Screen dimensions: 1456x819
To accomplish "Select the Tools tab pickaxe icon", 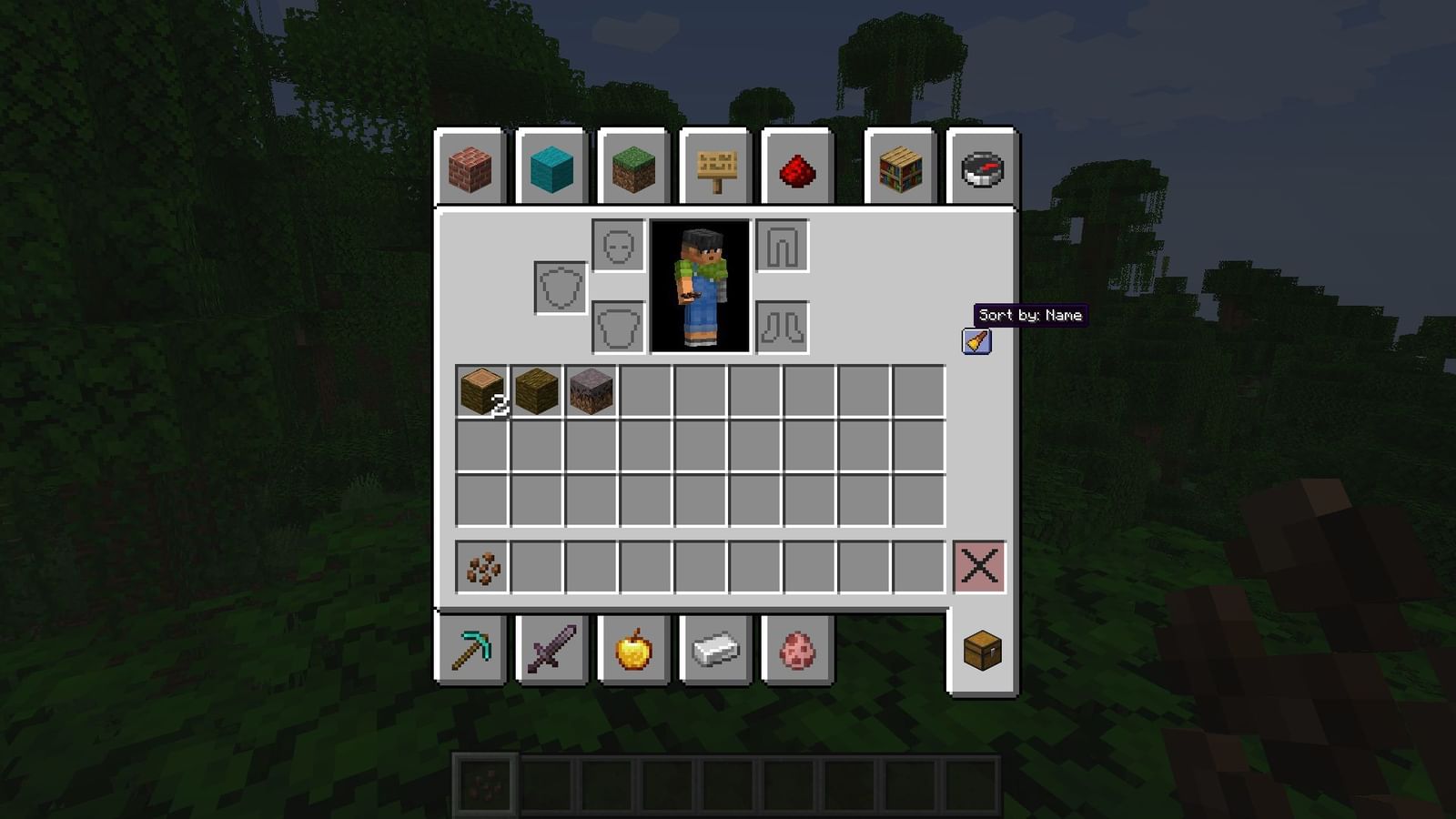I will pos(474,648).
